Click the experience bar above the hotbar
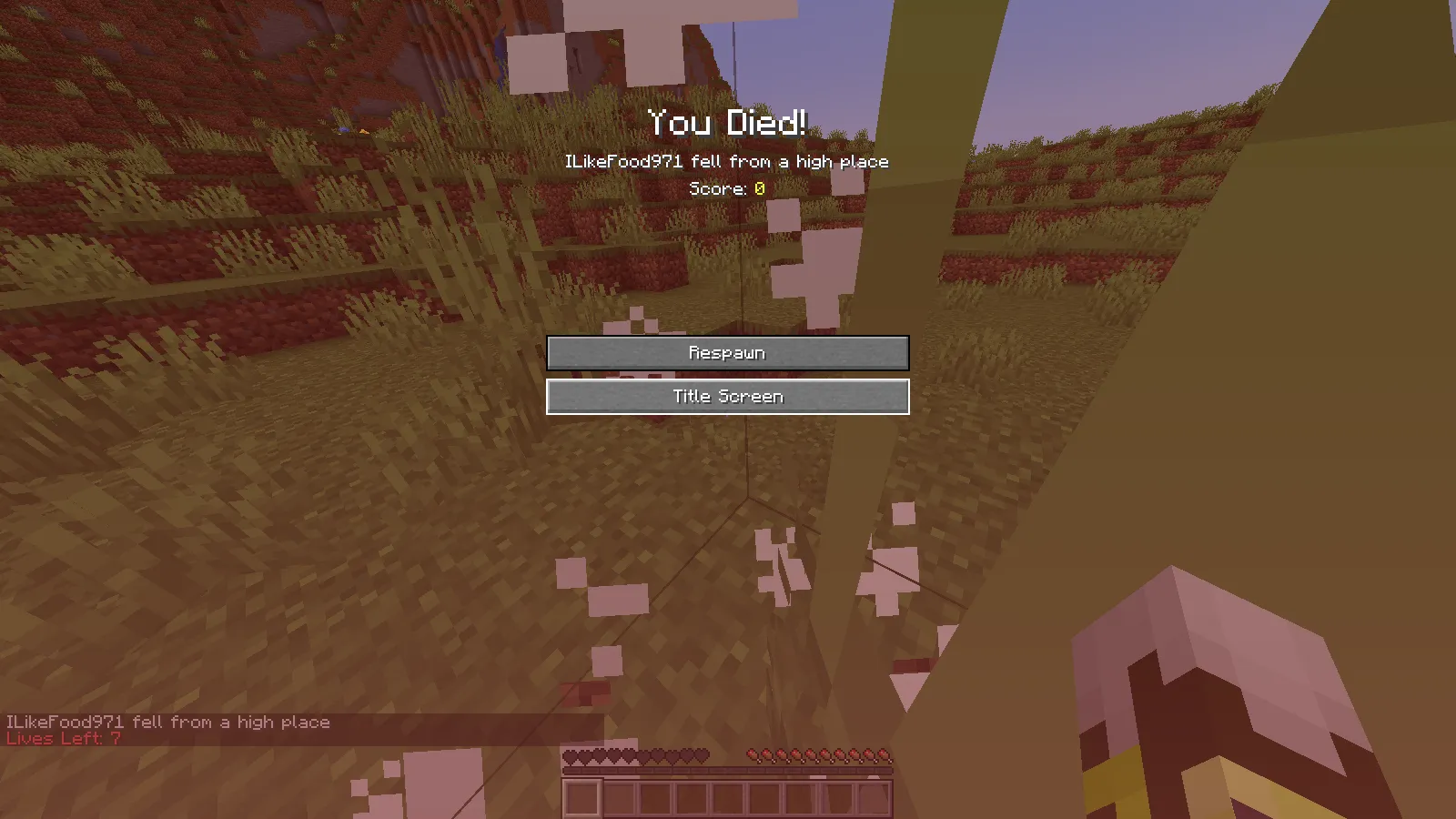 point(728,770)
